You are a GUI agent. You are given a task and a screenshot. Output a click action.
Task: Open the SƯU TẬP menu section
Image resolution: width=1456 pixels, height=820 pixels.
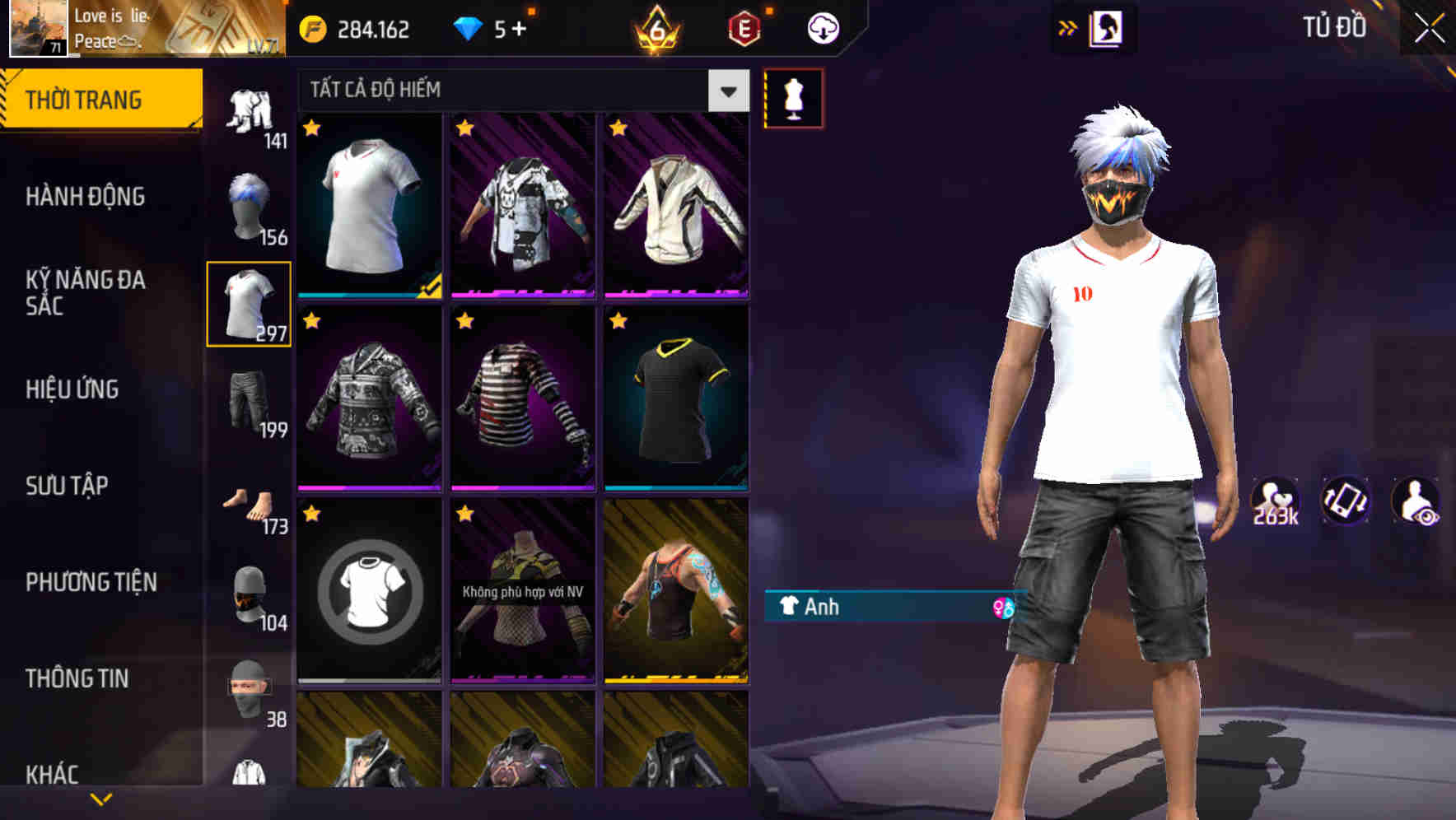[68, 486]
